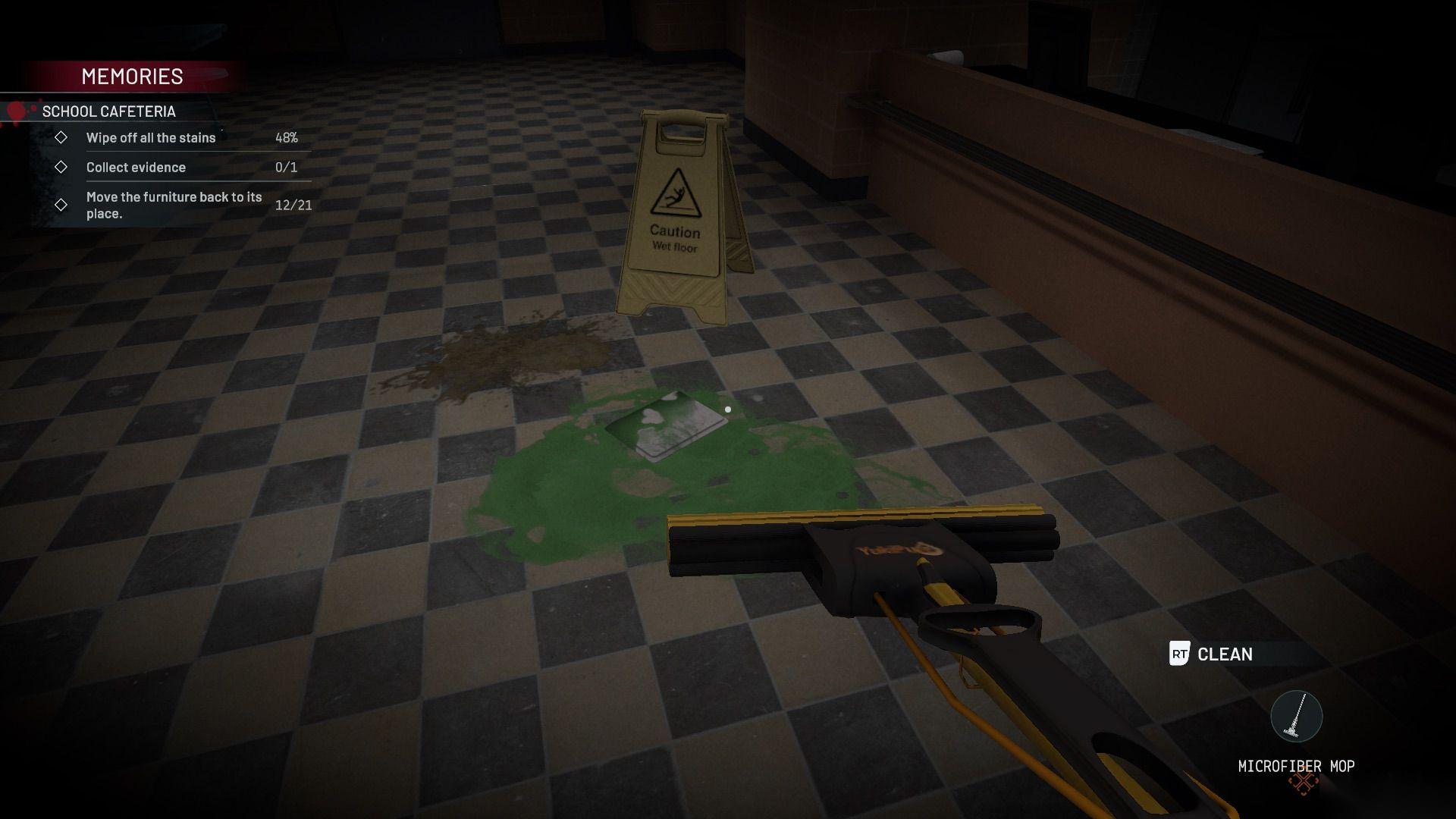Select the 'Collect evidence' objective
The height and width of the screenshot is (819, 1456).
[136, 168]
